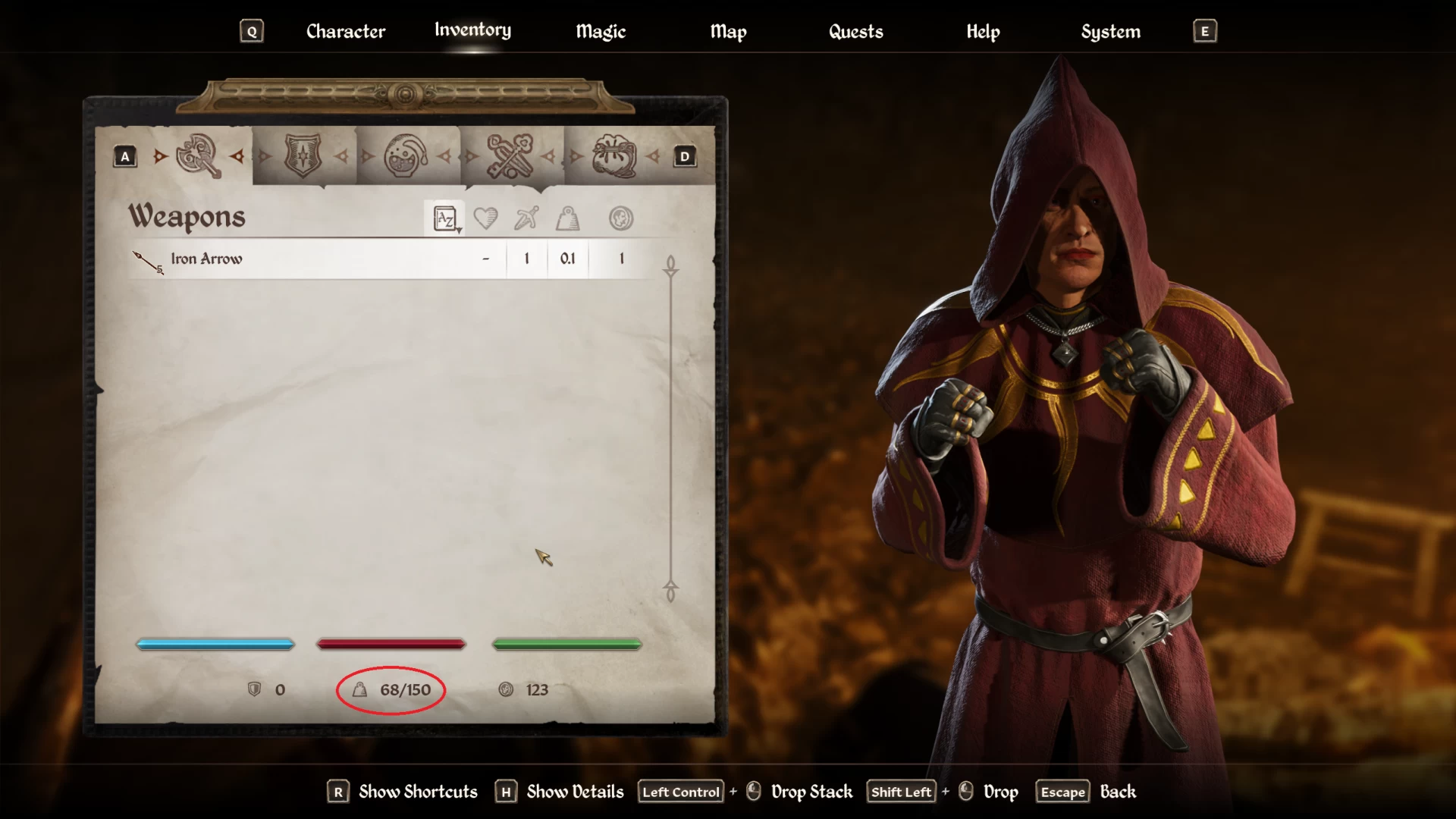Sort by the heart condition column

tap(485, 219)
